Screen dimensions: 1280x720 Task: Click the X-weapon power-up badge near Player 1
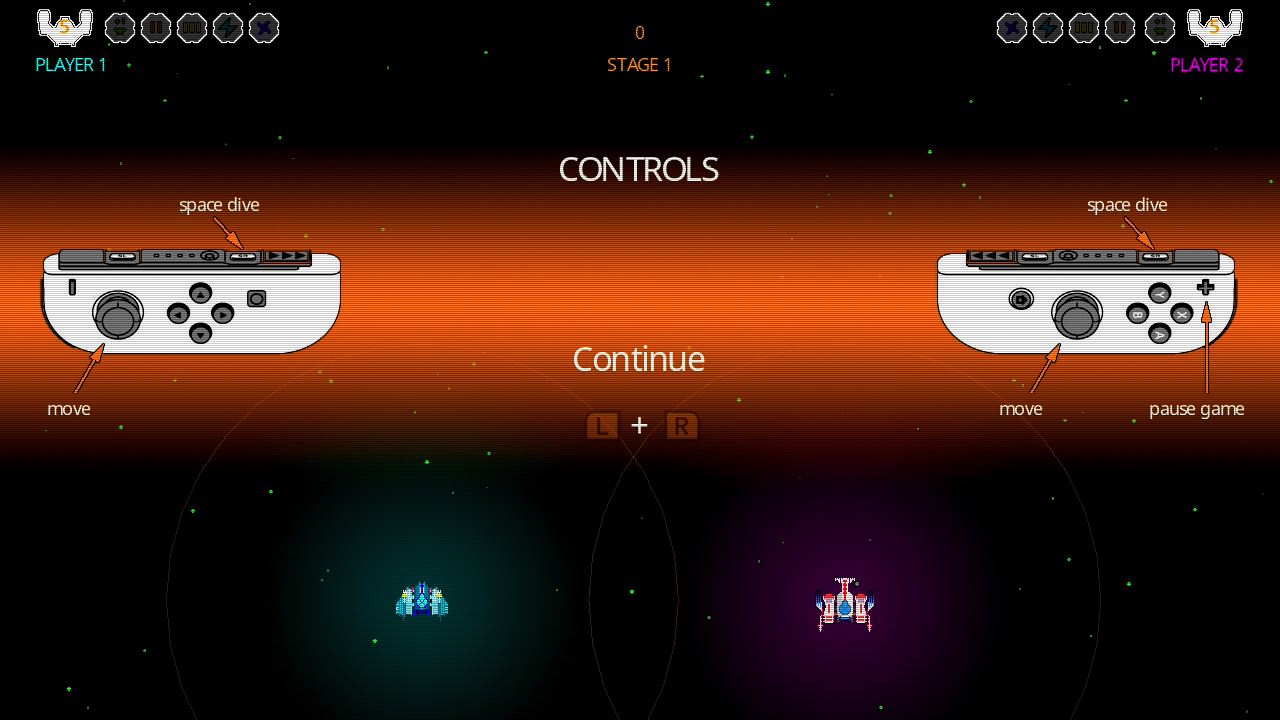(x=264, y=28)
